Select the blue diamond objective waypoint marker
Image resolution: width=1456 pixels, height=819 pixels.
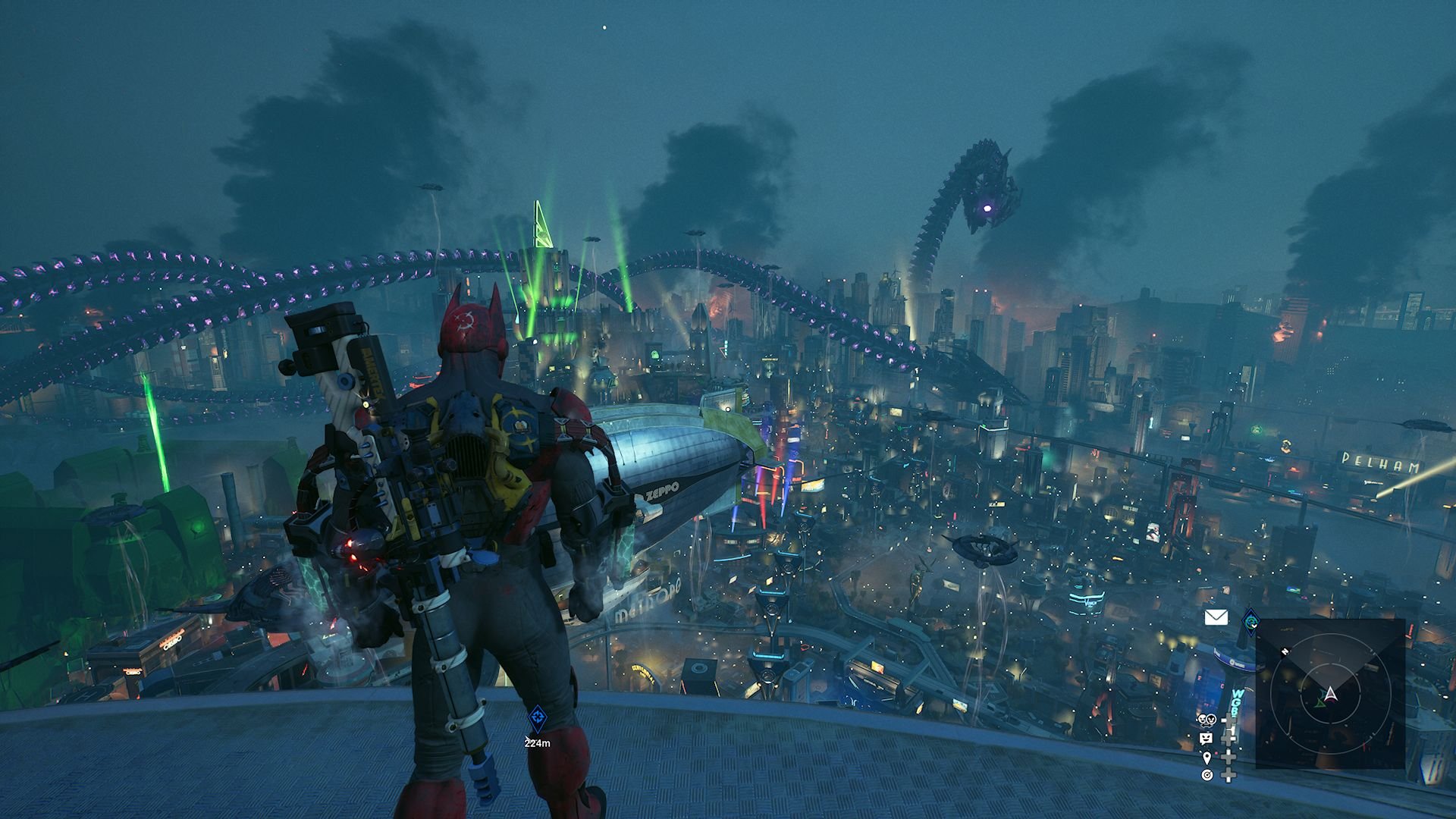click(537, 715)
